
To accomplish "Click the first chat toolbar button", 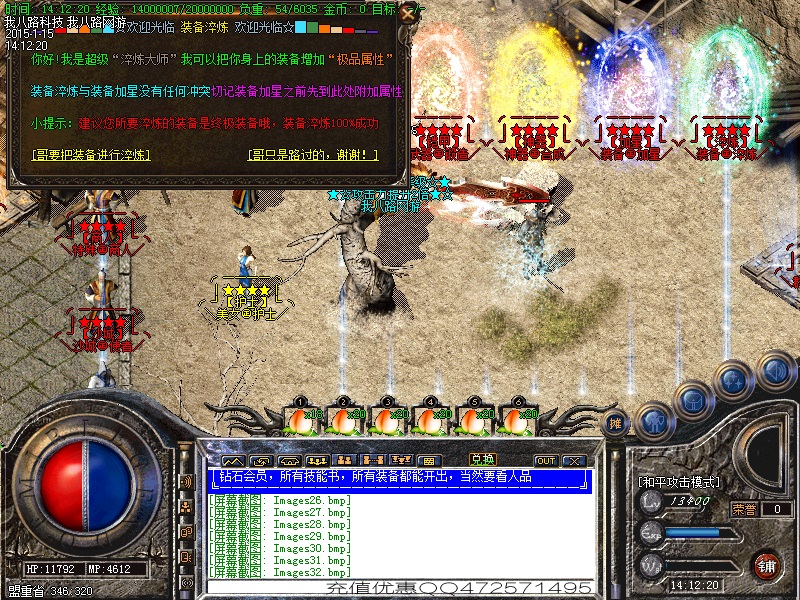I will click(232, 461).
